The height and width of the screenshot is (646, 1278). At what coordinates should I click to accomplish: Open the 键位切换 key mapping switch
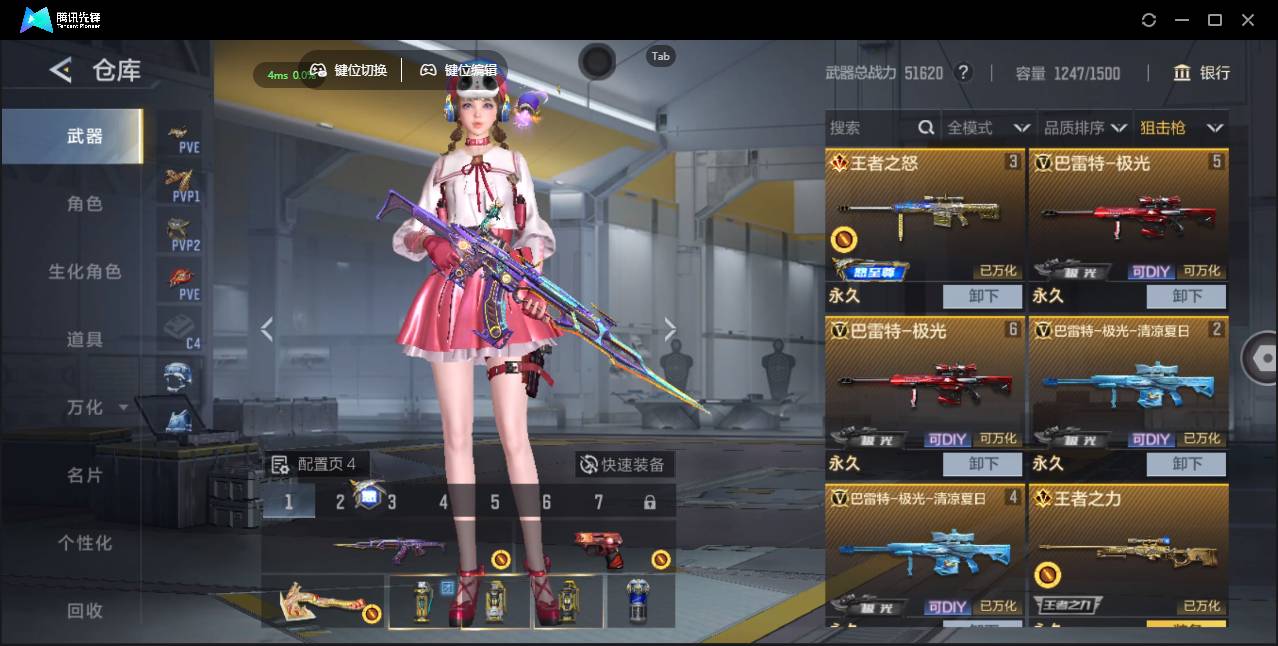click(x=349, y=70)
